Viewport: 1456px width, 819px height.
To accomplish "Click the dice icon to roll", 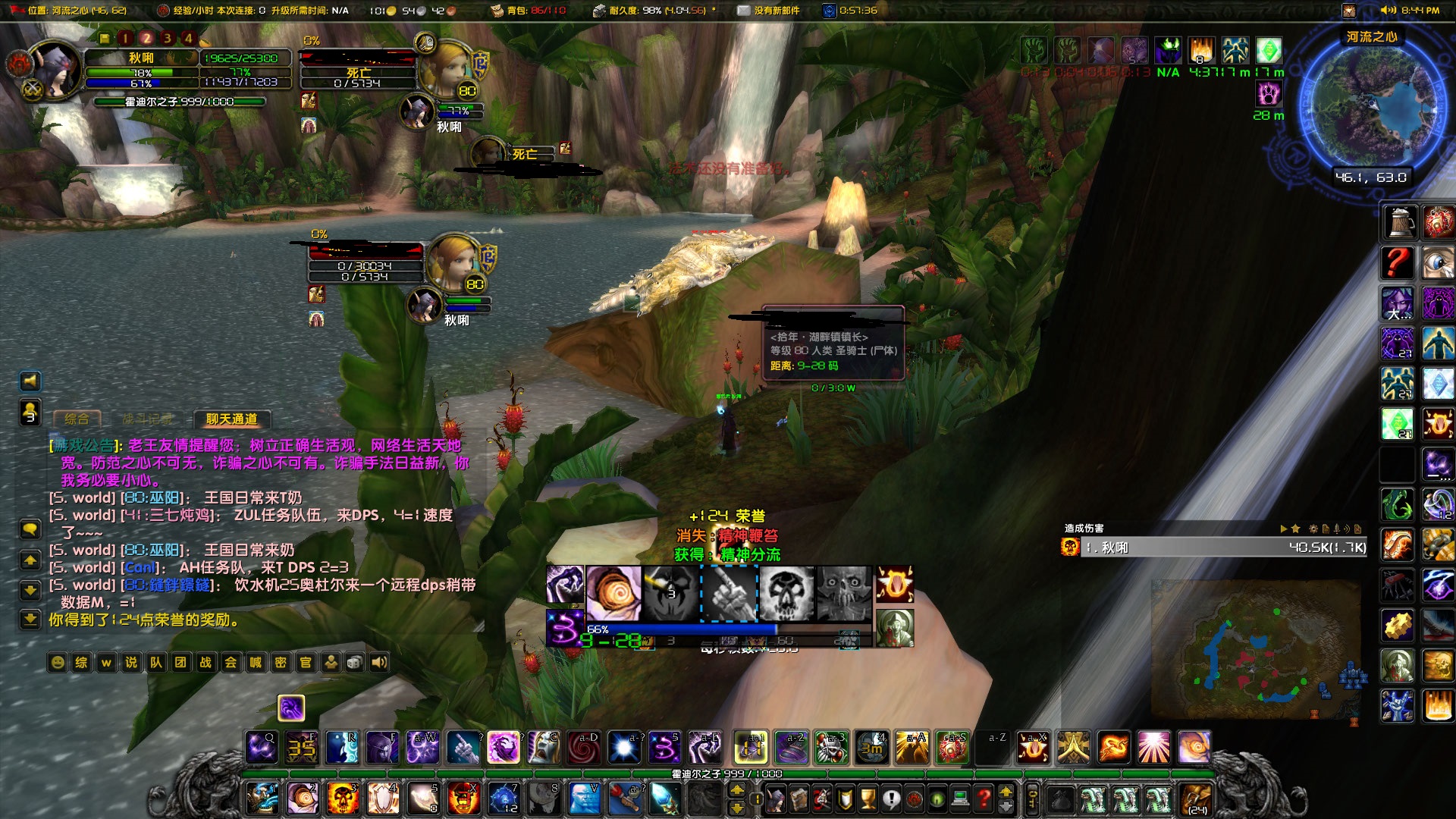I will [356, 662].
